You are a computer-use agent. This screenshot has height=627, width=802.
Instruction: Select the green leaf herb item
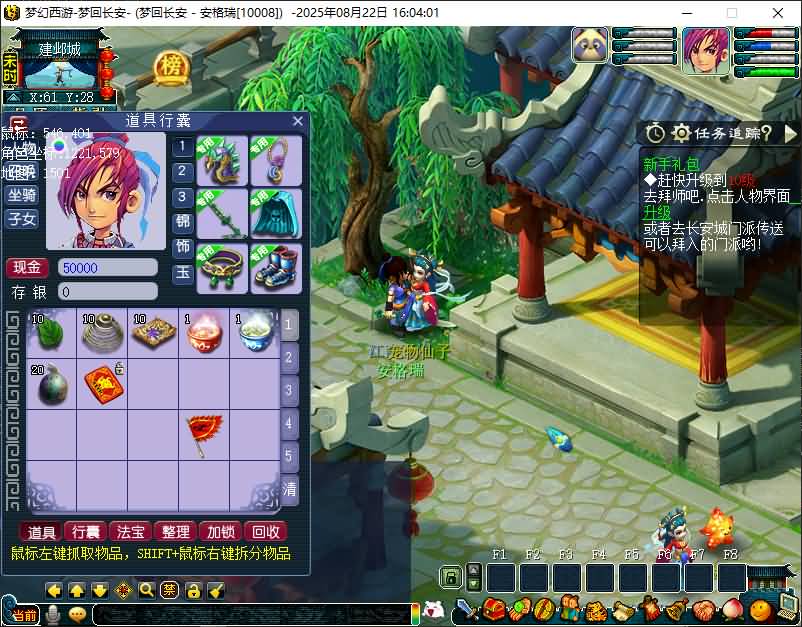click(x=51, y=334)
